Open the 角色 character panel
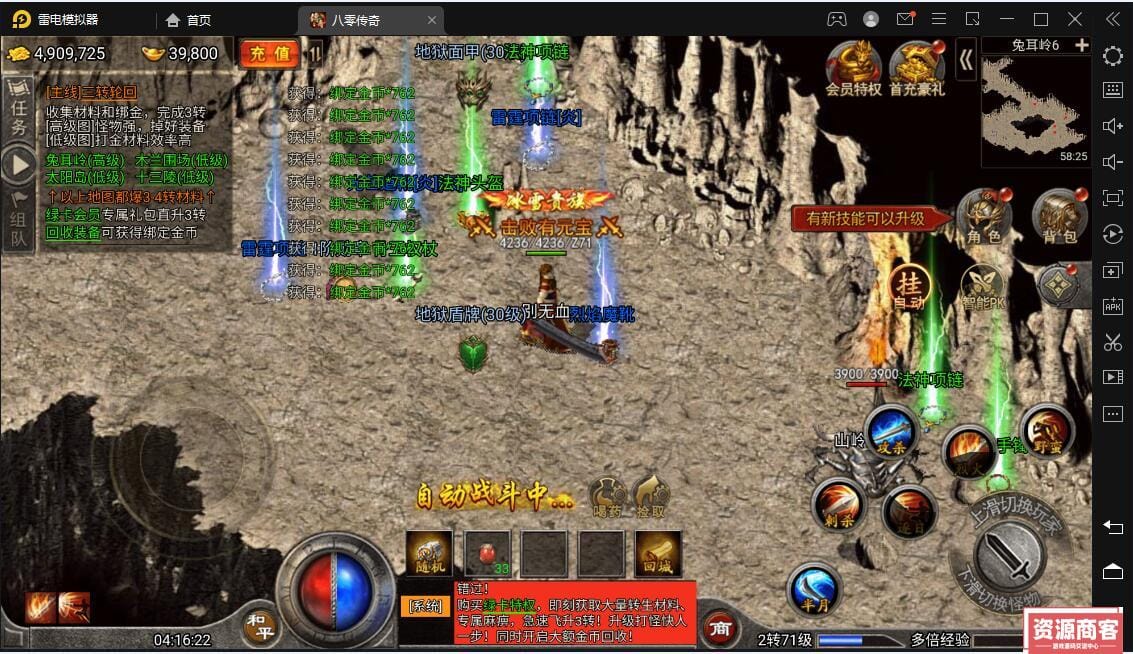The width and height of the screenshot is (1133, 654). coord(982,216)
